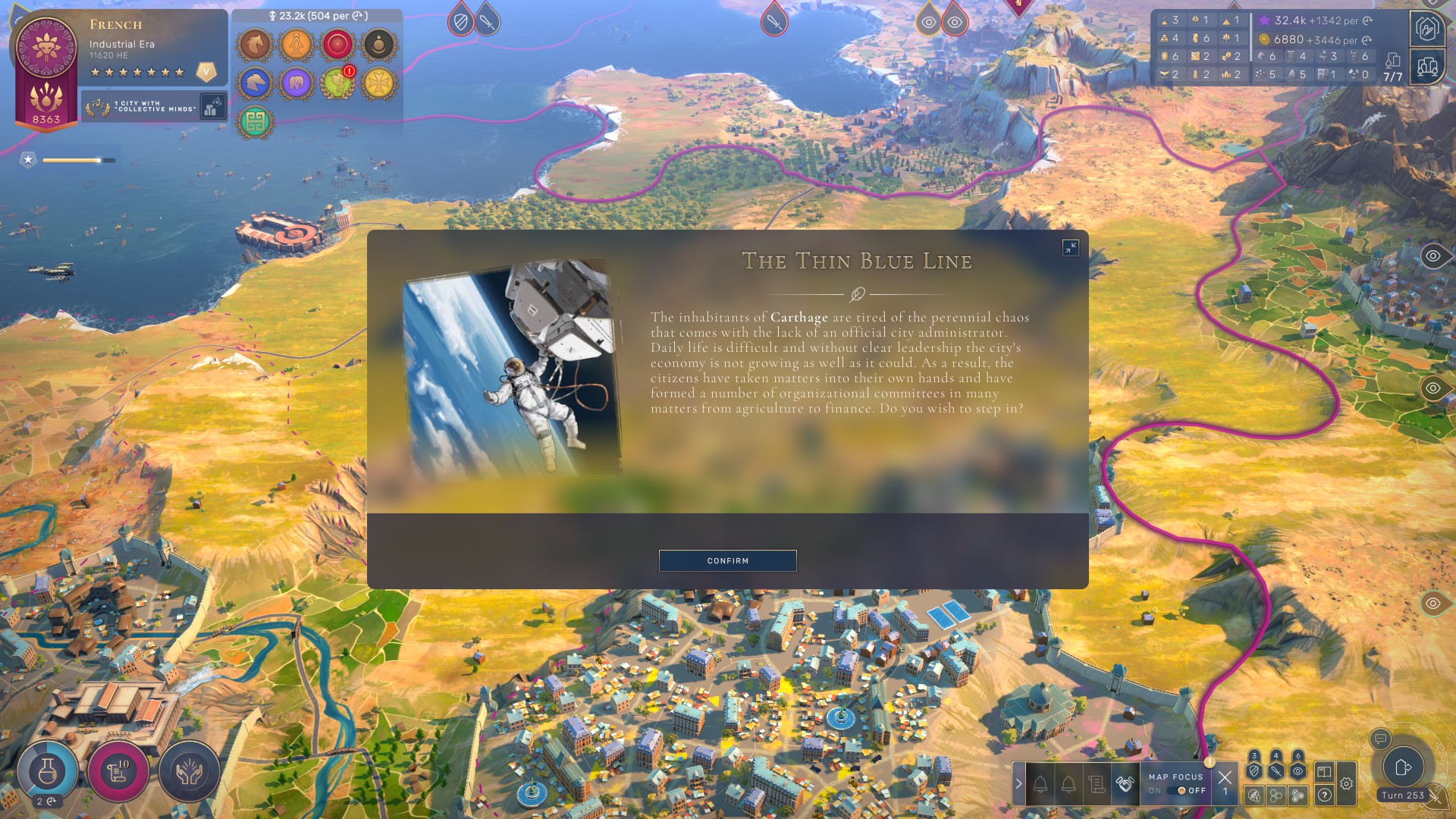Open the encyclopedia book icon

[x=1324, y=772]
